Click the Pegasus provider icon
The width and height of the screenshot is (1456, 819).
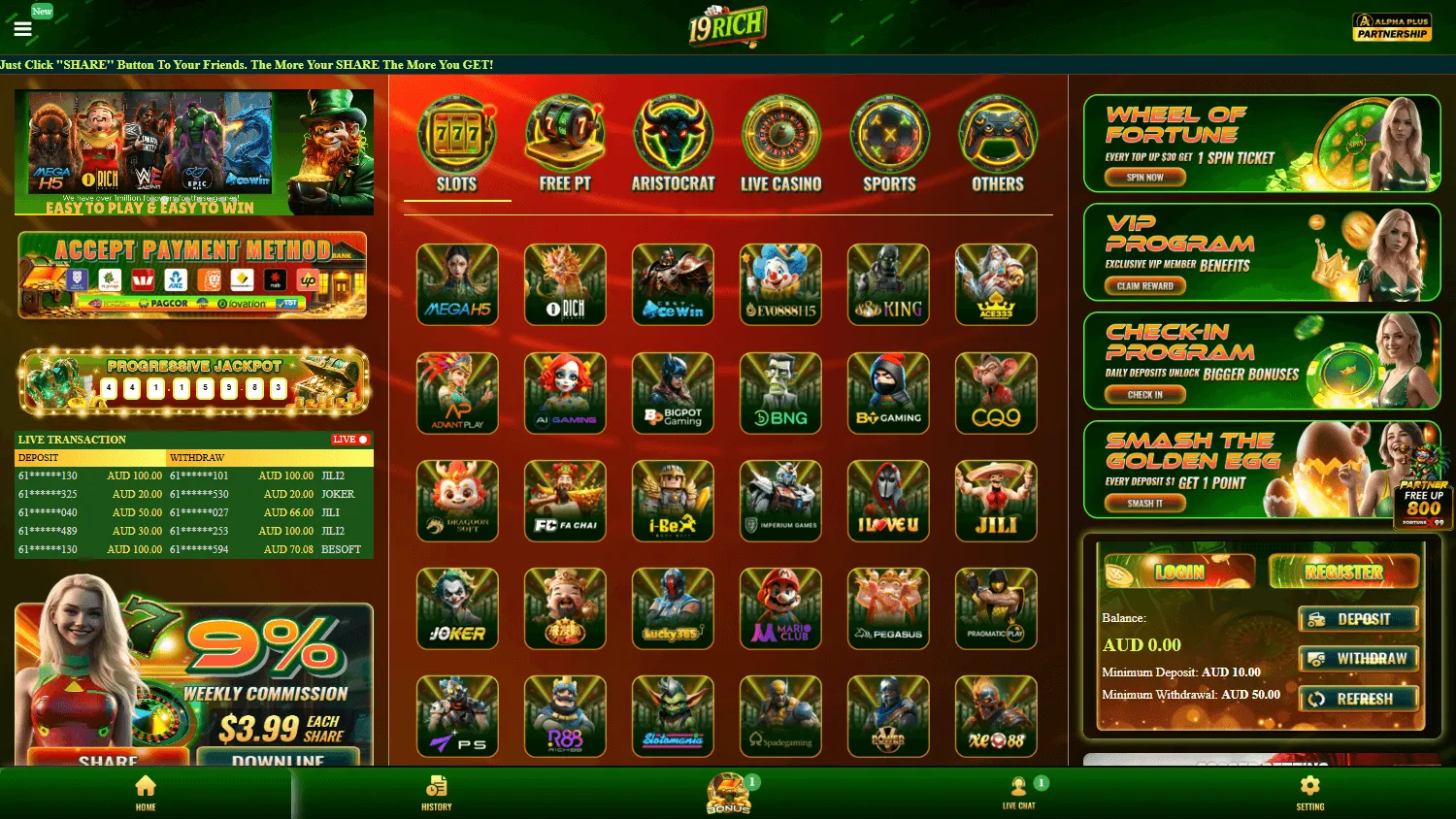click(x=888, y=608)
